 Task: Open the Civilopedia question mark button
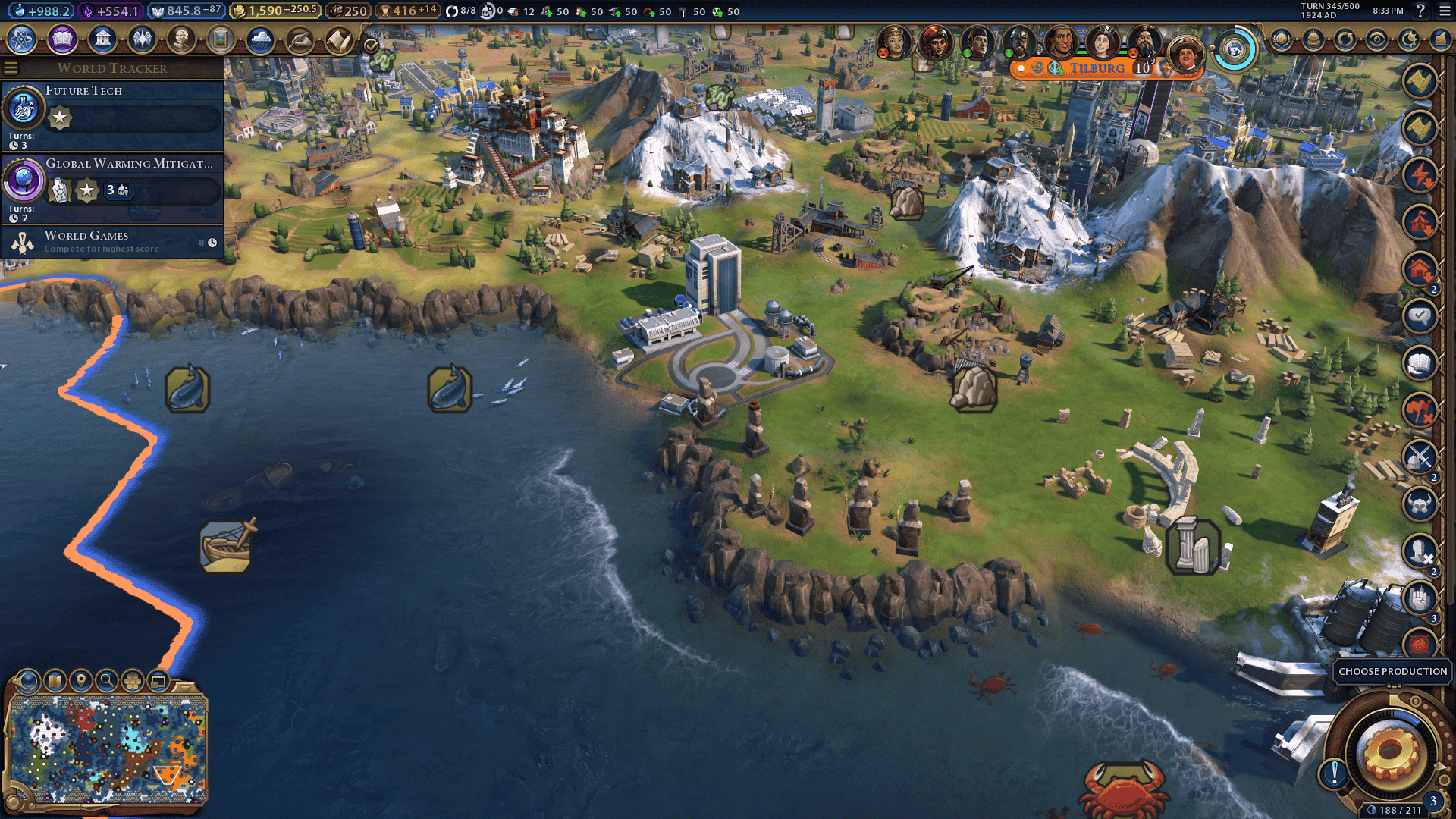click(x=1420, y=11)
